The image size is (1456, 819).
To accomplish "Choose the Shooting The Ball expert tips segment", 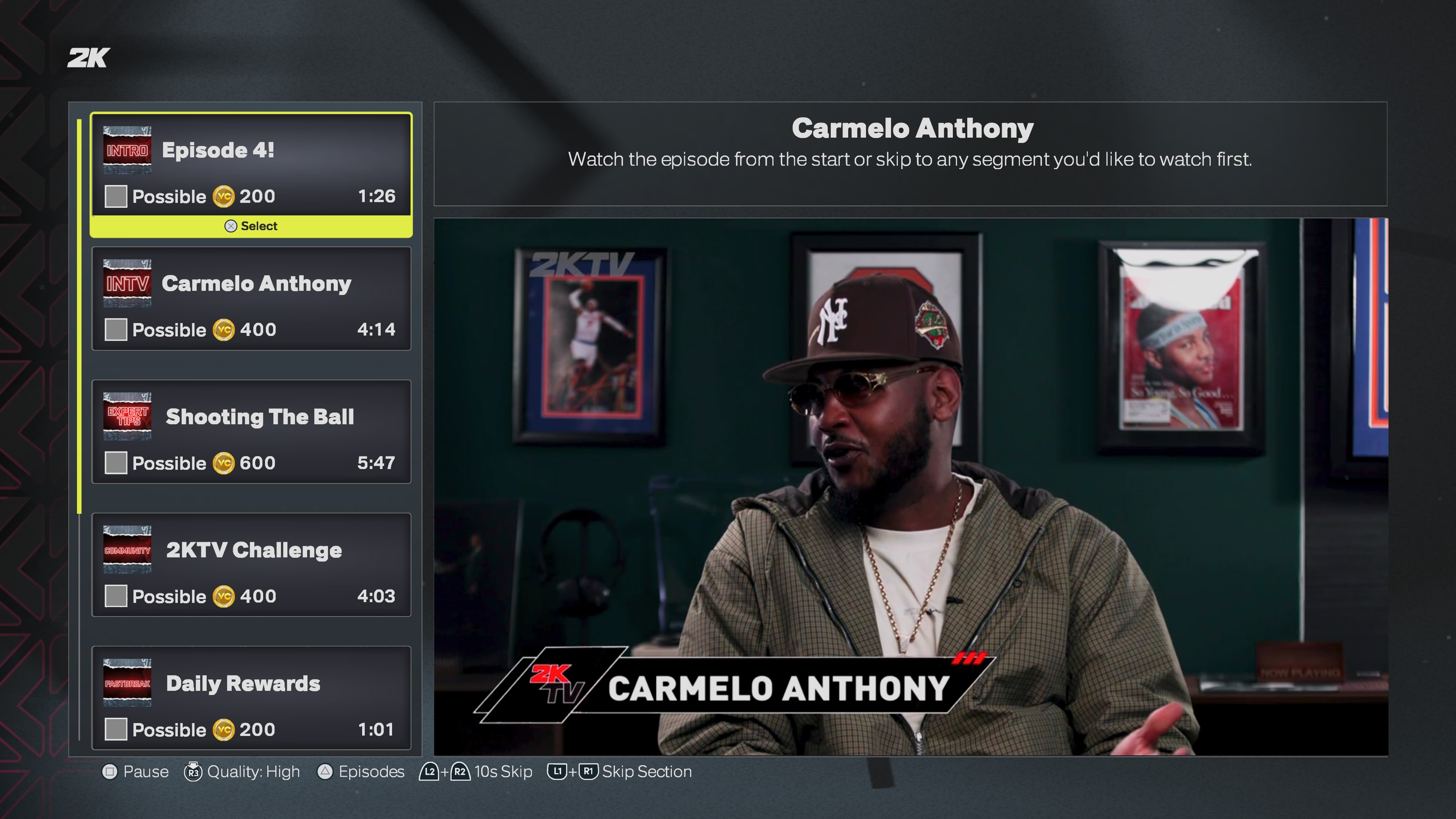I will (x=251, y=432).
